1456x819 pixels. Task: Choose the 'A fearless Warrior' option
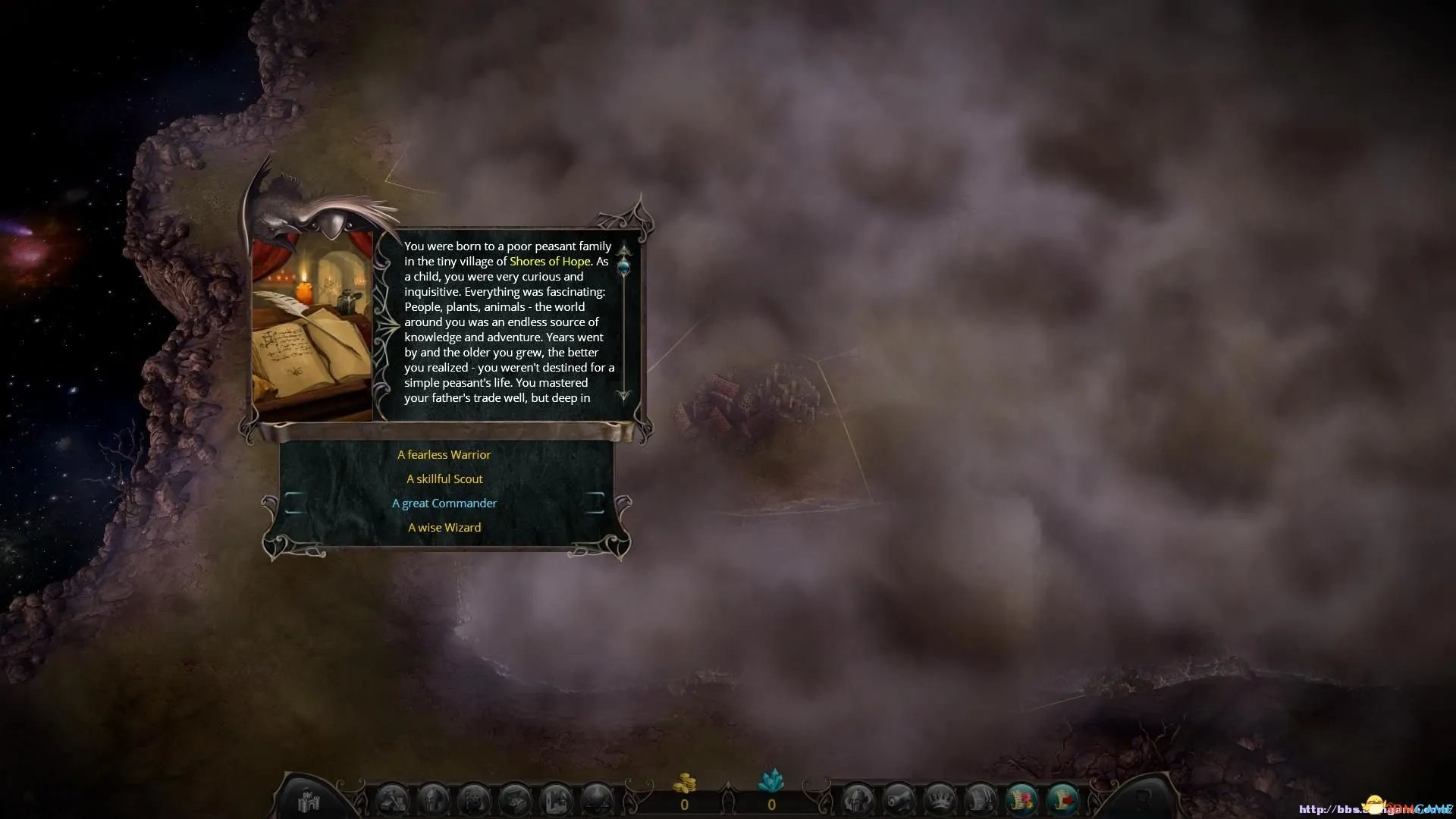(x=444, y=455)
